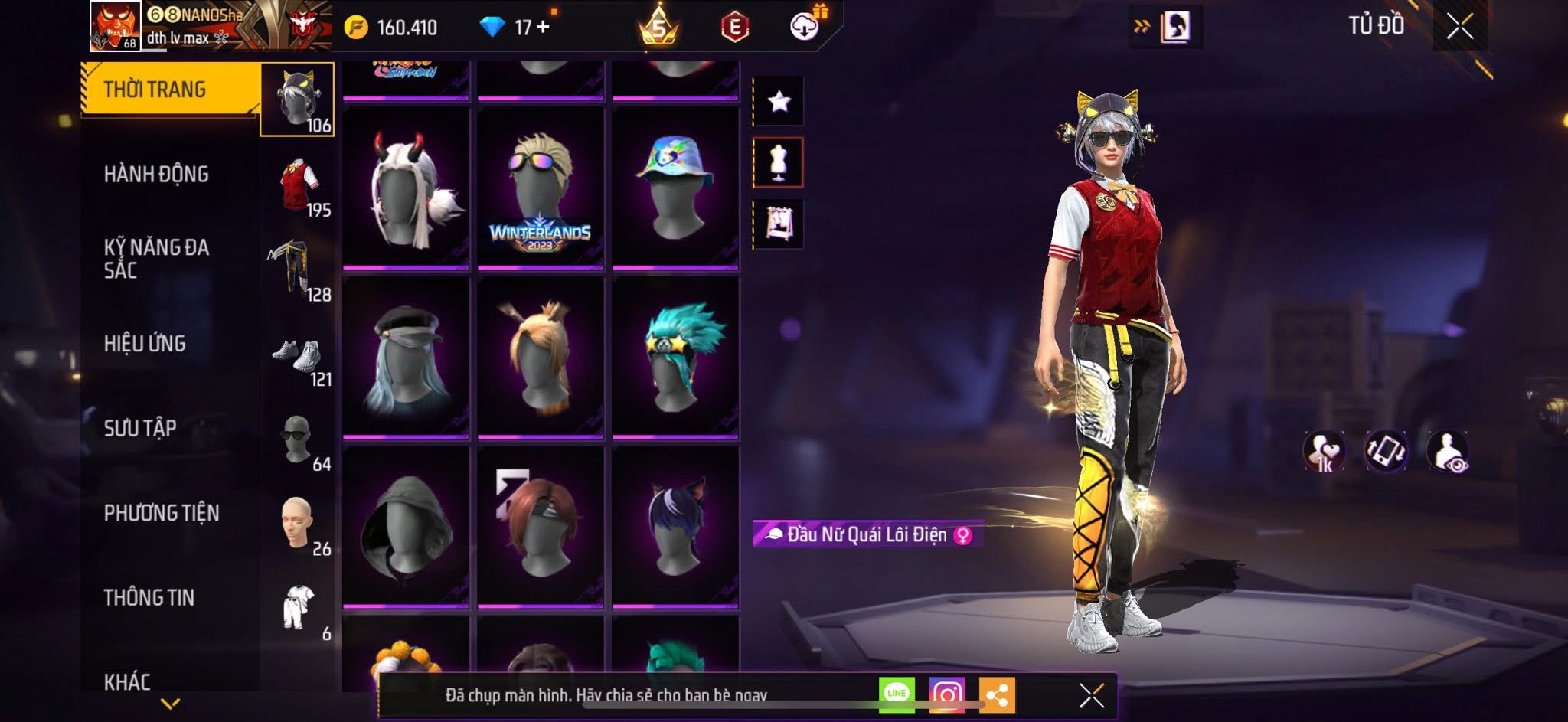The height and width of the screenshot is (722, 1568).
Task: Go to the Thông Tin tab
Action: 149,597
